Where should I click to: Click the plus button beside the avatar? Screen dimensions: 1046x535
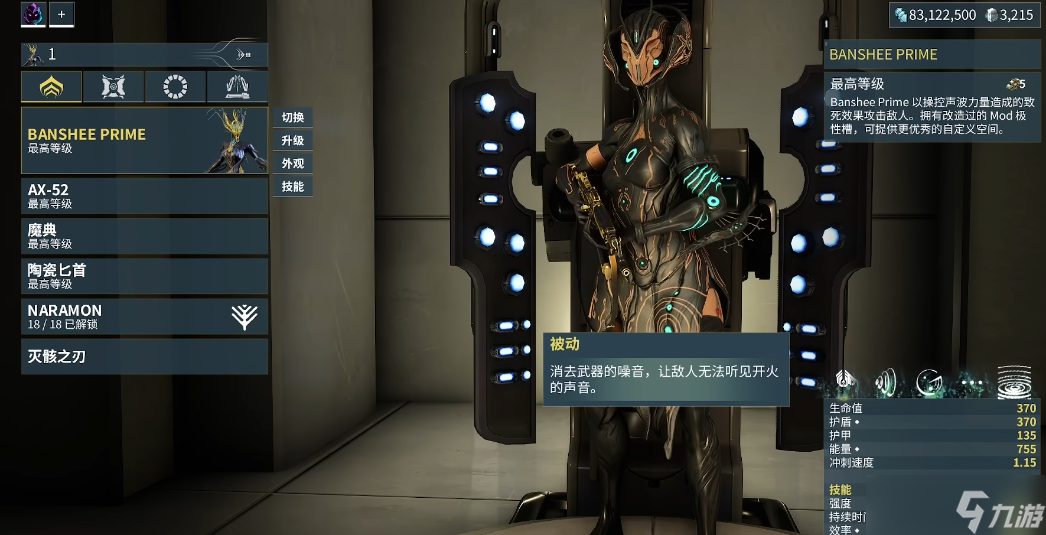(x=61, y=14)
